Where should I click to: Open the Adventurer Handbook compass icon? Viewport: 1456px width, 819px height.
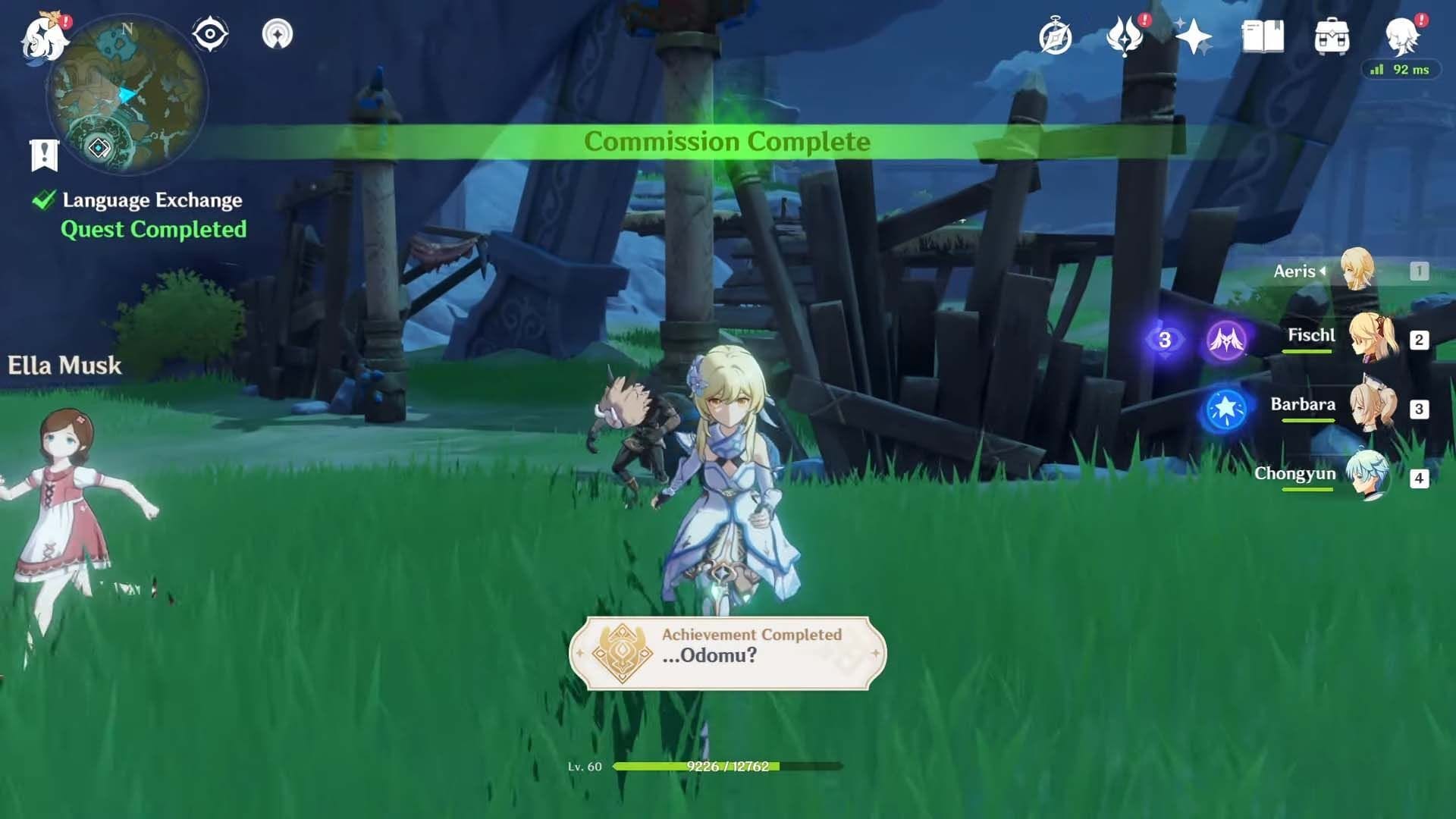coord(1056,36)
